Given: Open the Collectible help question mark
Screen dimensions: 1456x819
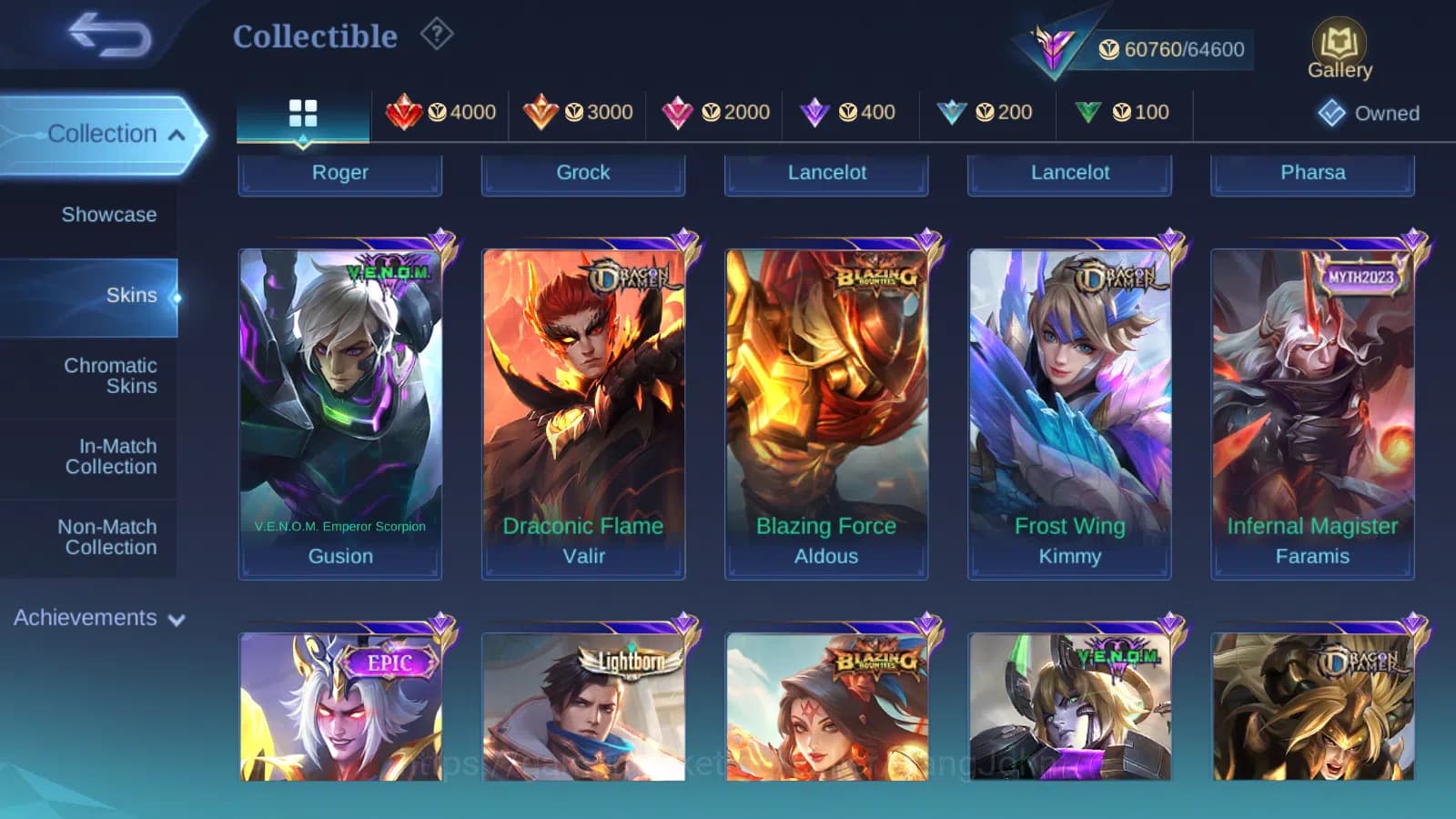Looking at the screenshot, I should tap(438, 35).
